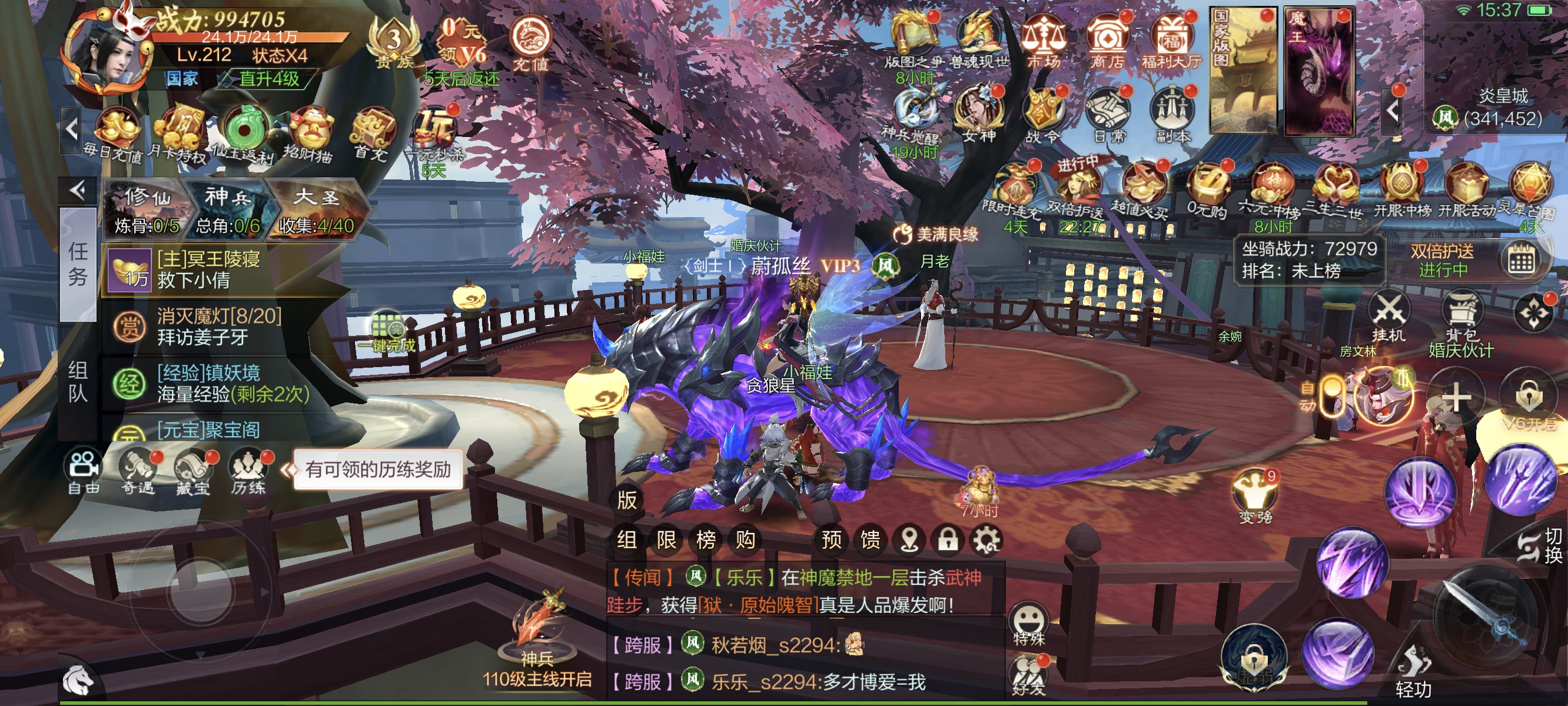Toggle 挂机 auto-battle mode
Image resolution: width=1568 pixels, height=706 pixels.
coord(1389,315)
